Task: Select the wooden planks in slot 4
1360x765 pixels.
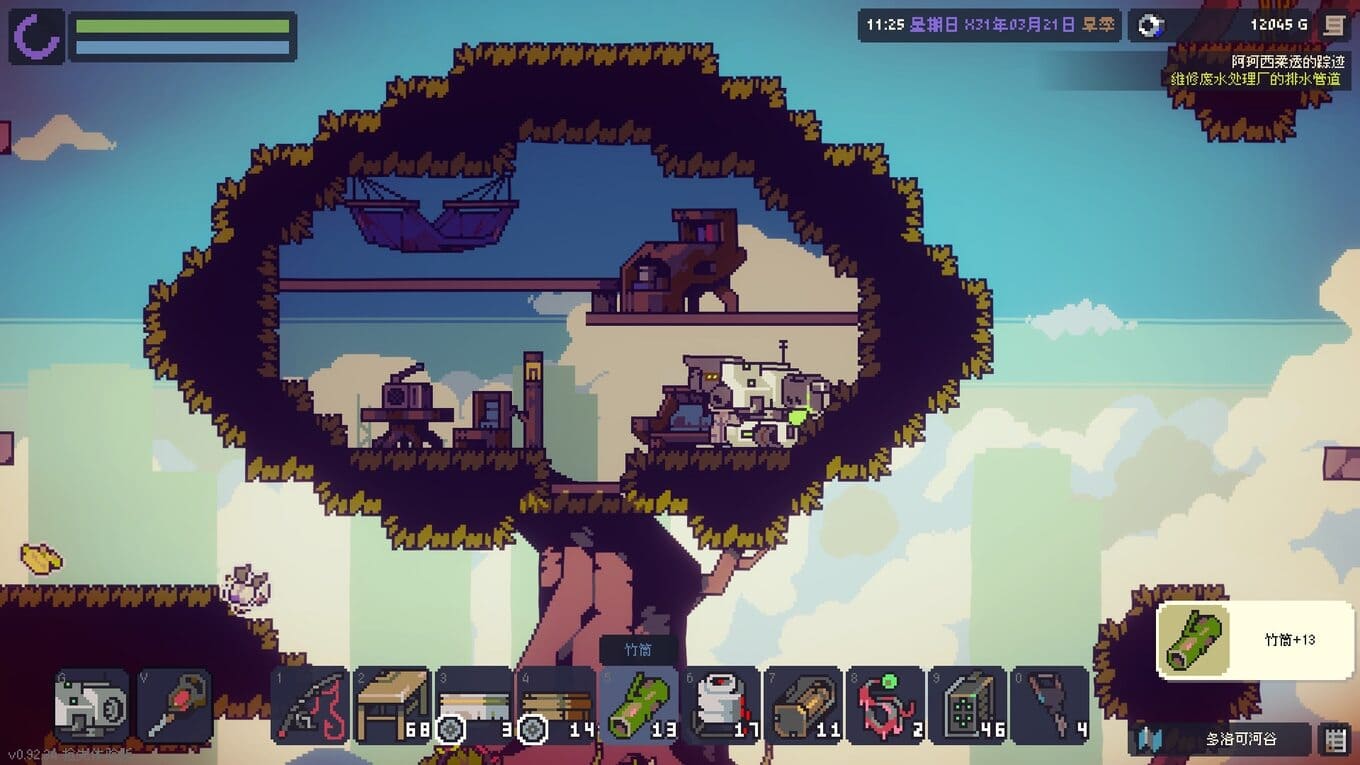Action: point(557,704)
